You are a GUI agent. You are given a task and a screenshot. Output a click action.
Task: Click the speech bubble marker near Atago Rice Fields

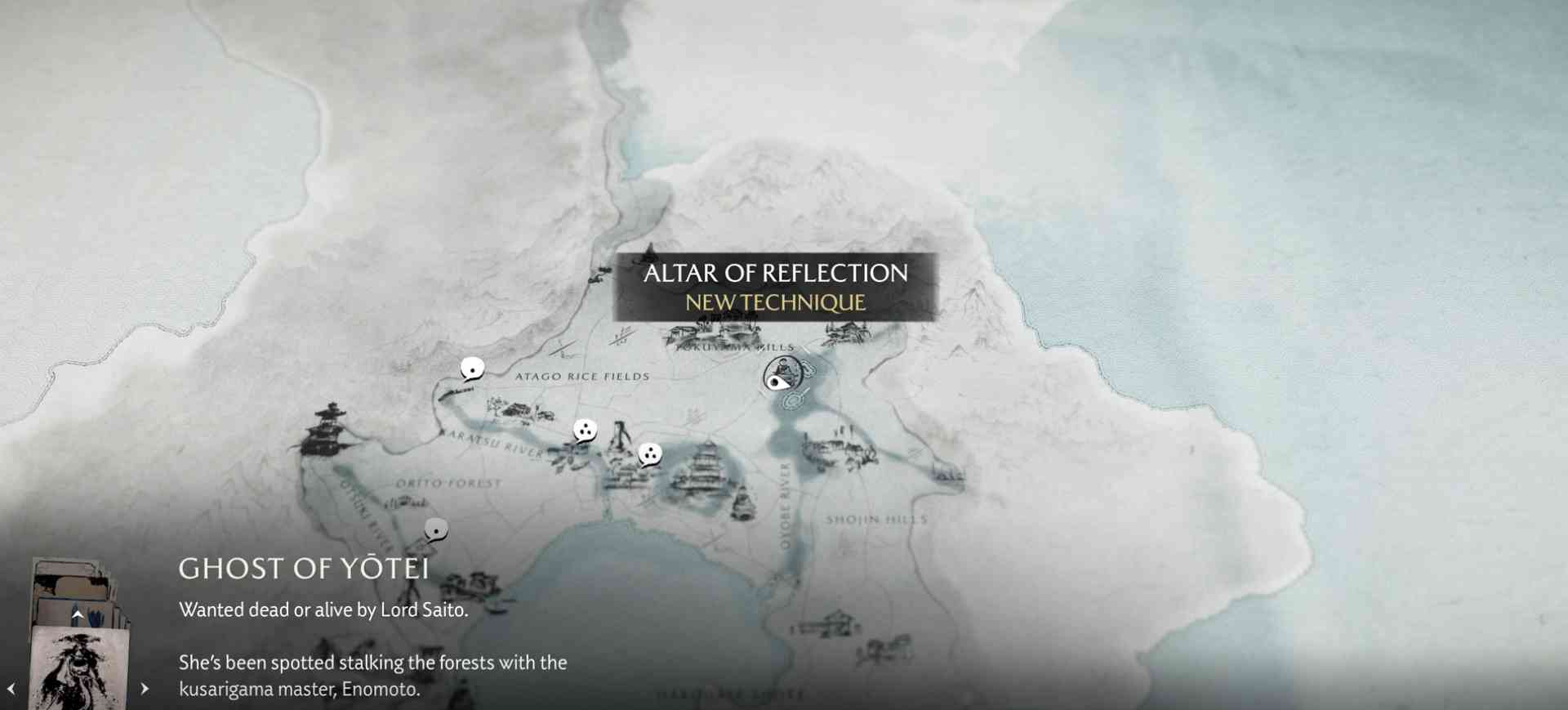[472, 369]
